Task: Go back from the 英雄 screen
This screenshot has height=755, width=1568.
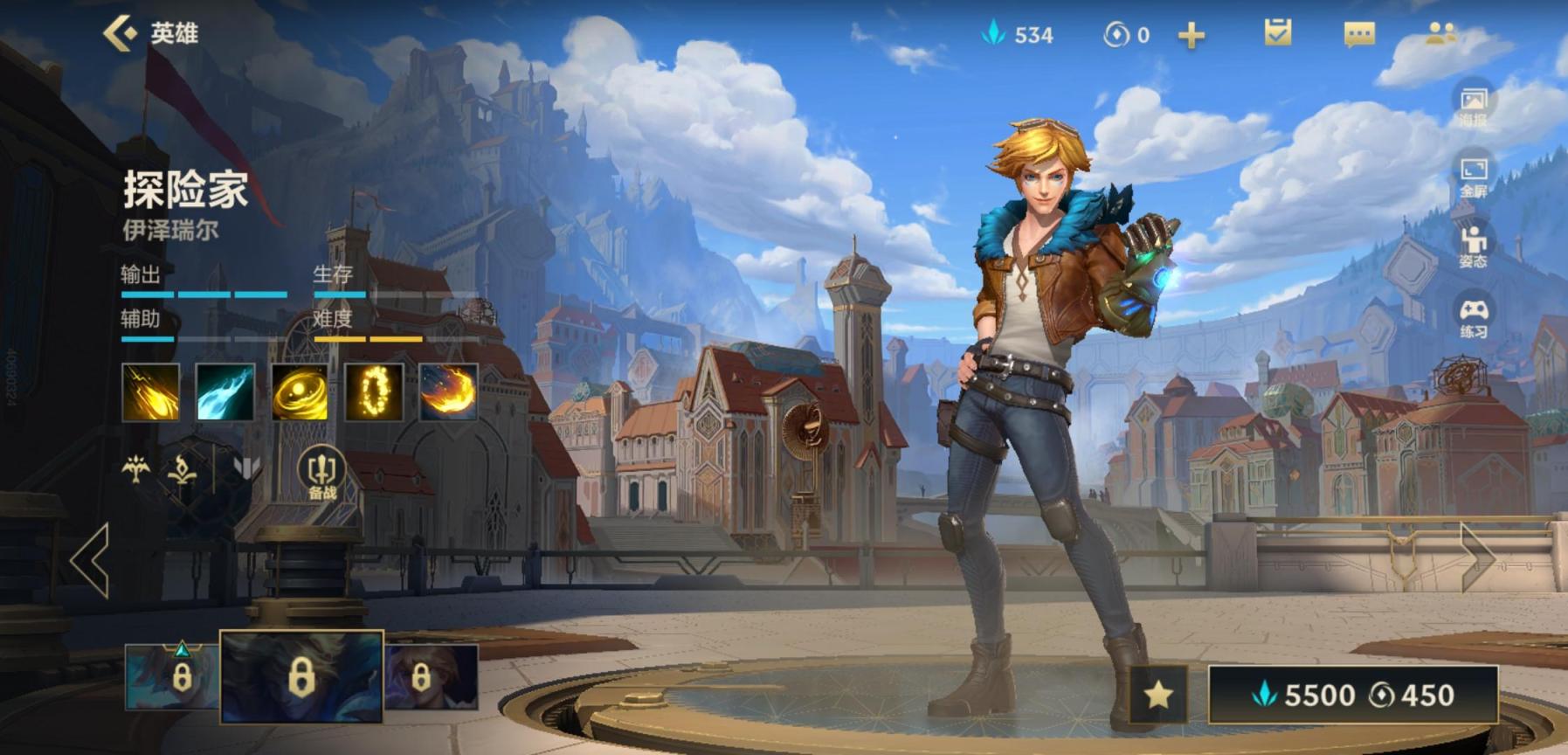Action: (x=121, y=33)
